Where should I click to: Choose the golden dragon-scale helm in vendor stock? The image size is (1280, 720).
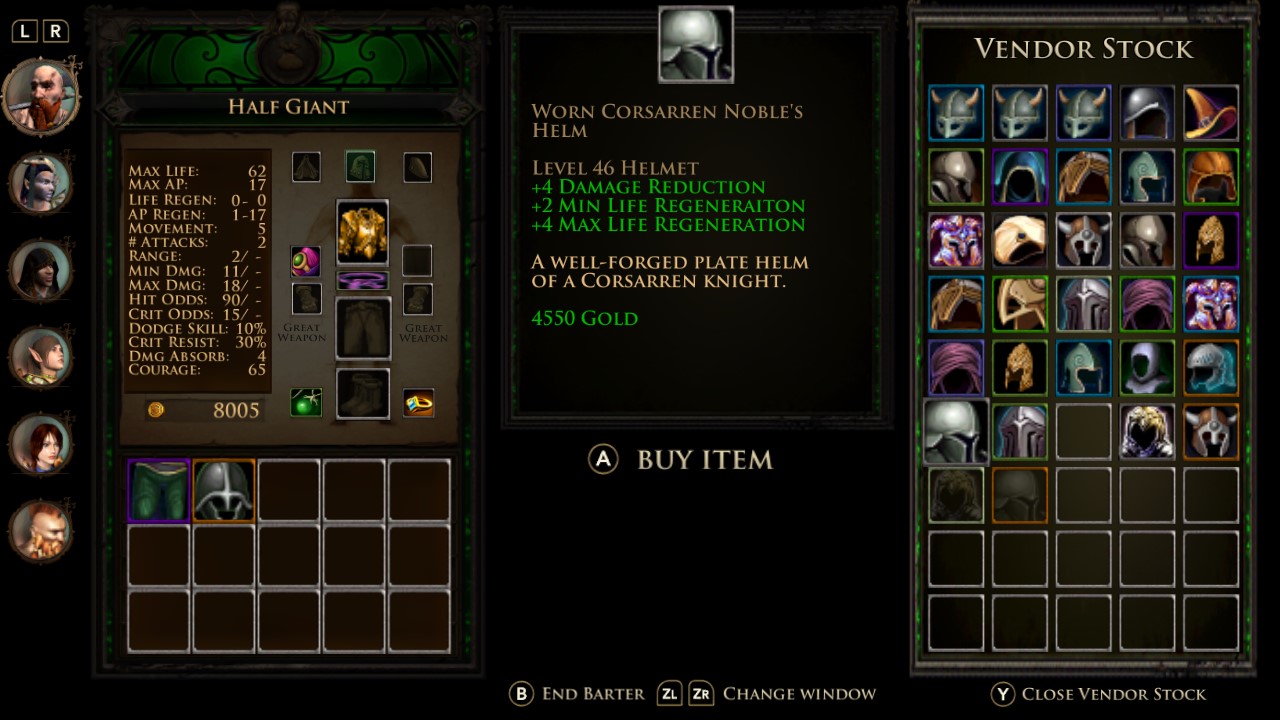pyautogui.click(x=1211, y=240)
